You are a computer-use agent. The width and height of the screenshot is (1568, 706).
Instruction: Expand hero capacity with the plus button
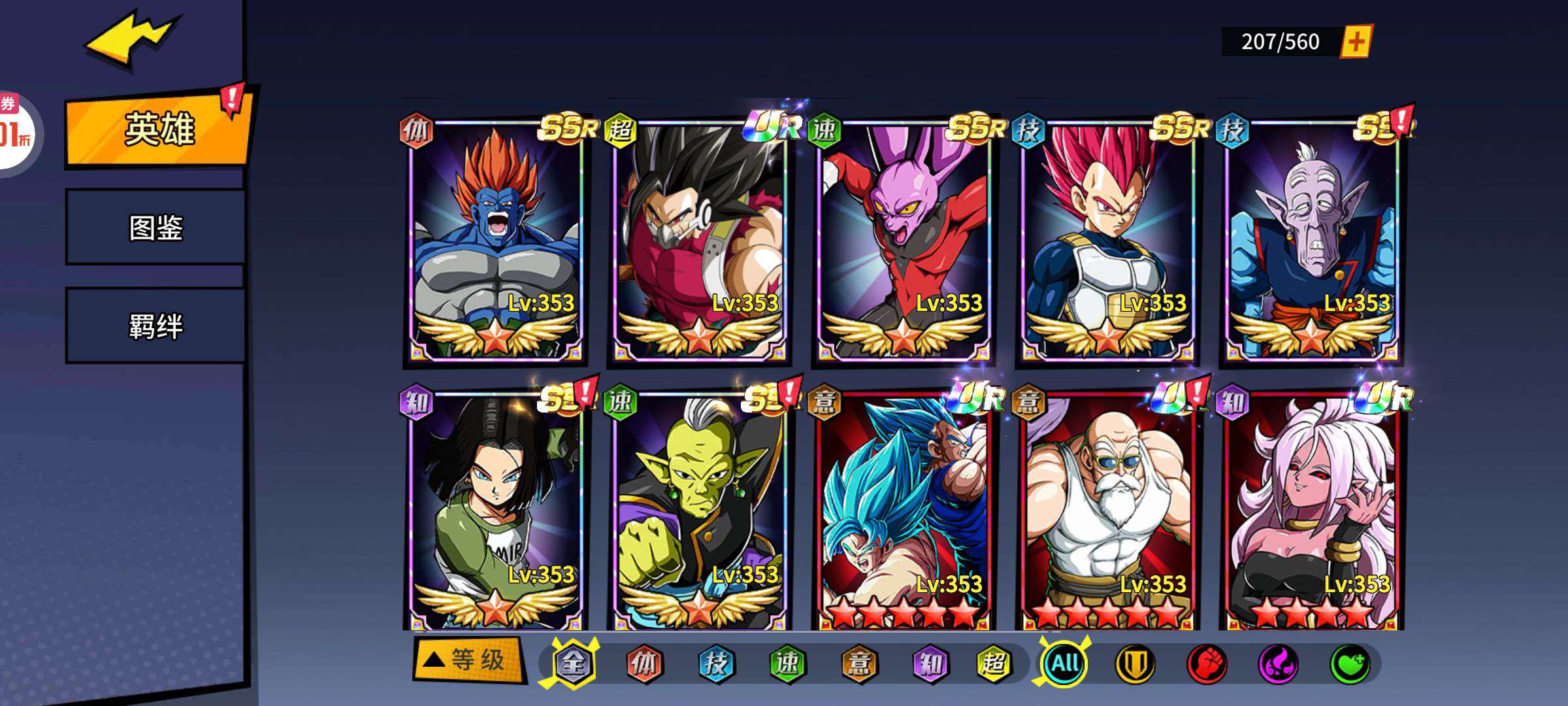(x=1356, y=42)
